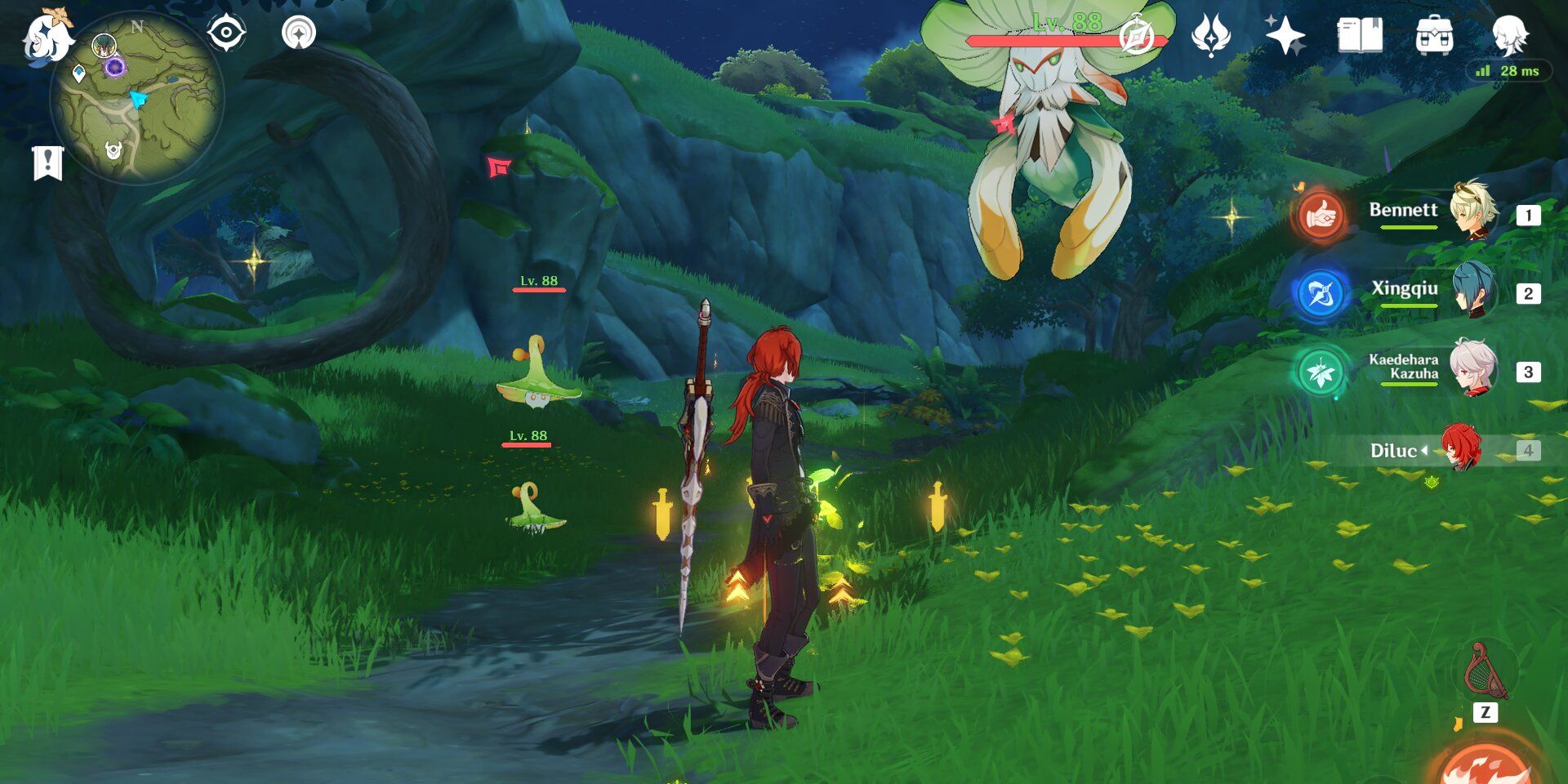1568x784 pixels.
Task: Use the lyre gadget
Action: click(1486, 673)
